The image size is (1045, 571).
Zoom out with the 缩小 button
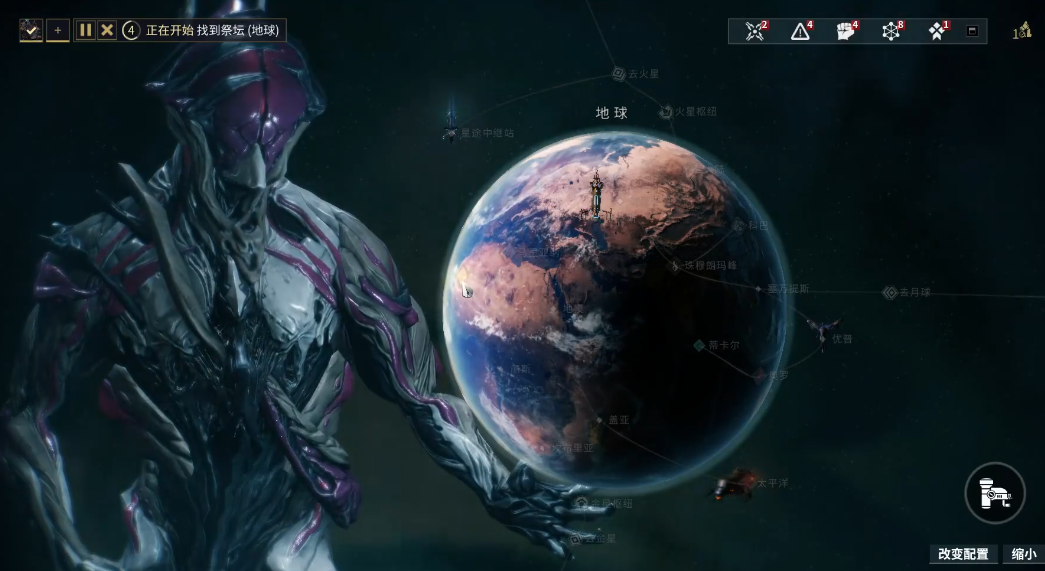(1024, 554)
